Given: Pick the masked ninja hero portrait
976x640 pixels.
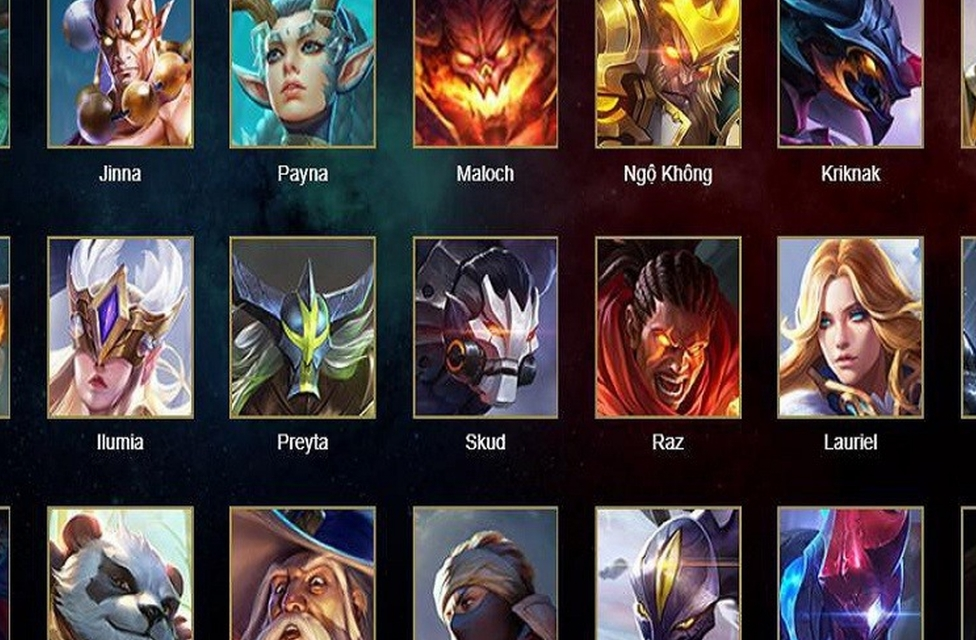Looking at the screenshot, I should pos(485,574).
